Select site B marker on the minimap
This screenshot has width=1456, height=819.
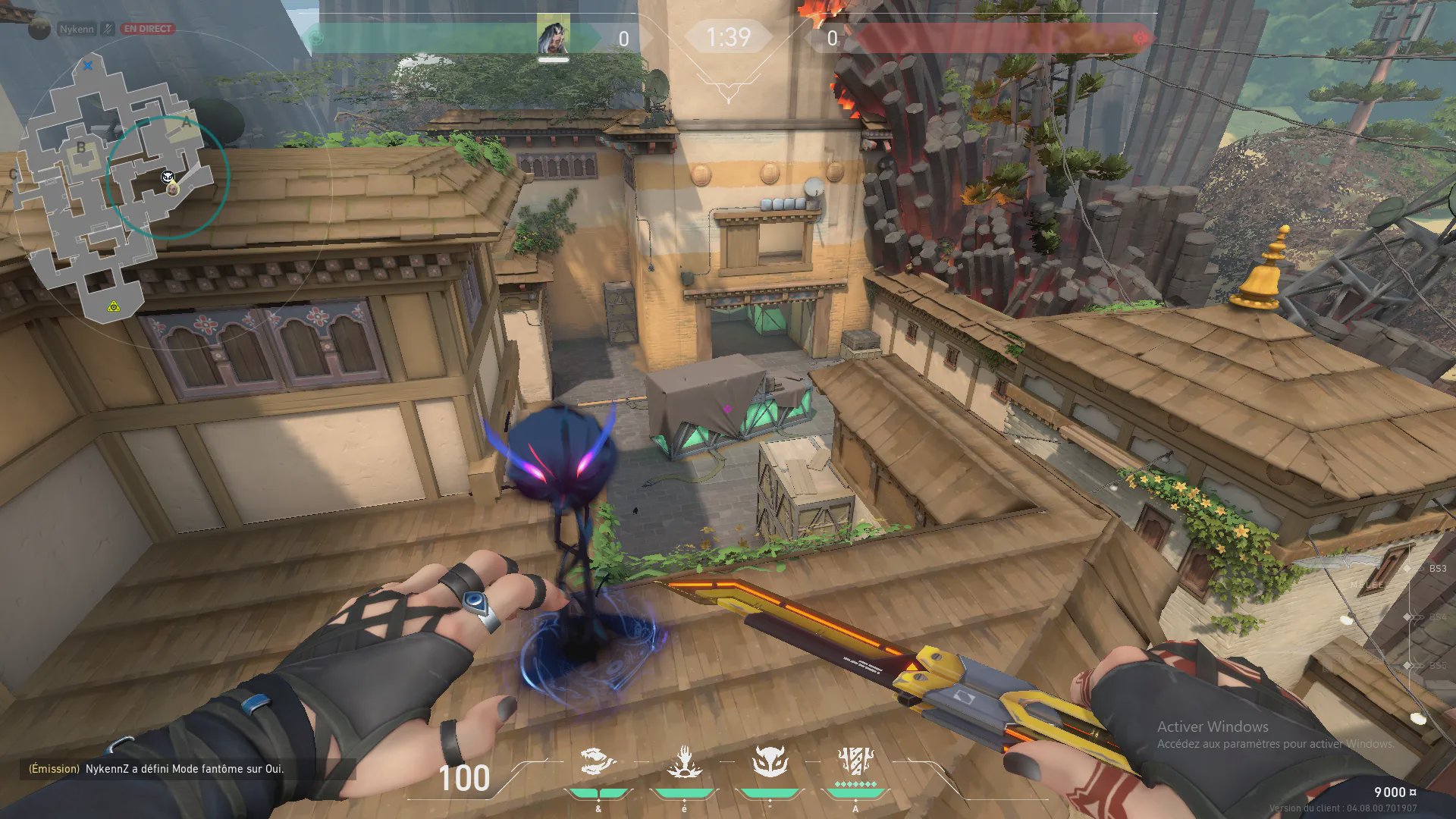click(x=81, y=148)
